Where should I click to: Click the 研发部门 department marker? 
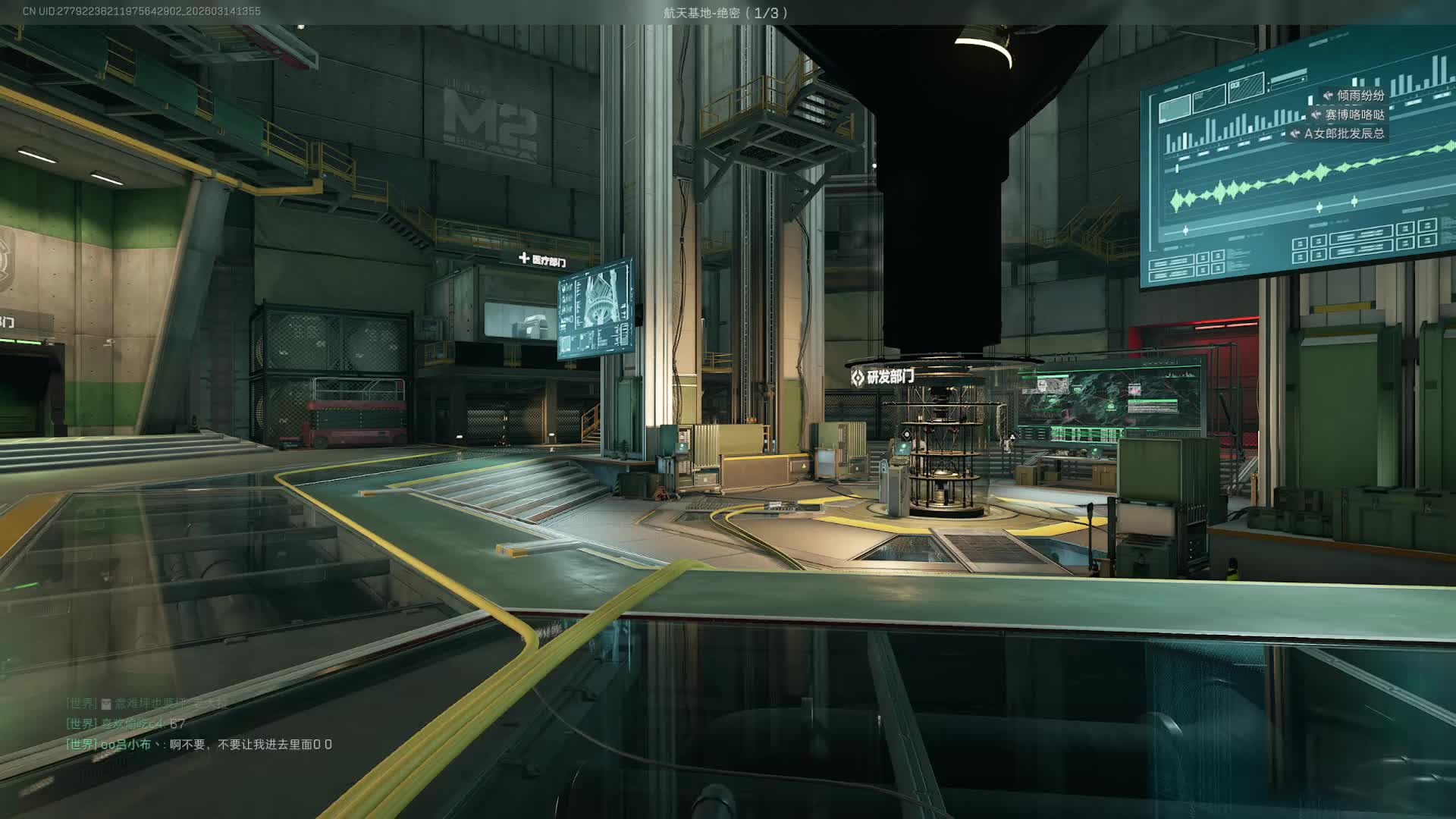coord(883,376)
